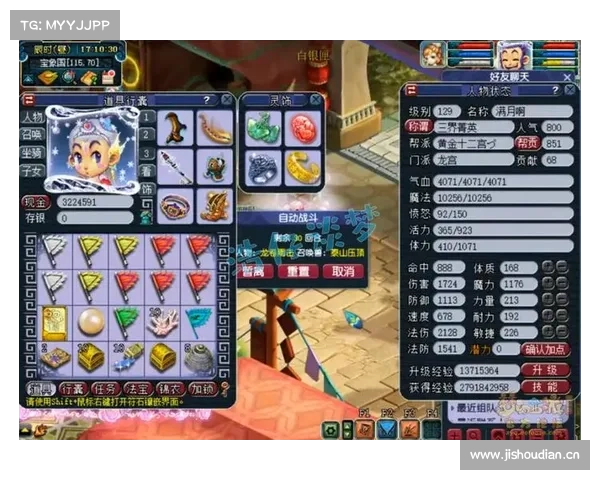Confirm attribute points with 确认加点
The image size is (600, 480).
(548, 349)
